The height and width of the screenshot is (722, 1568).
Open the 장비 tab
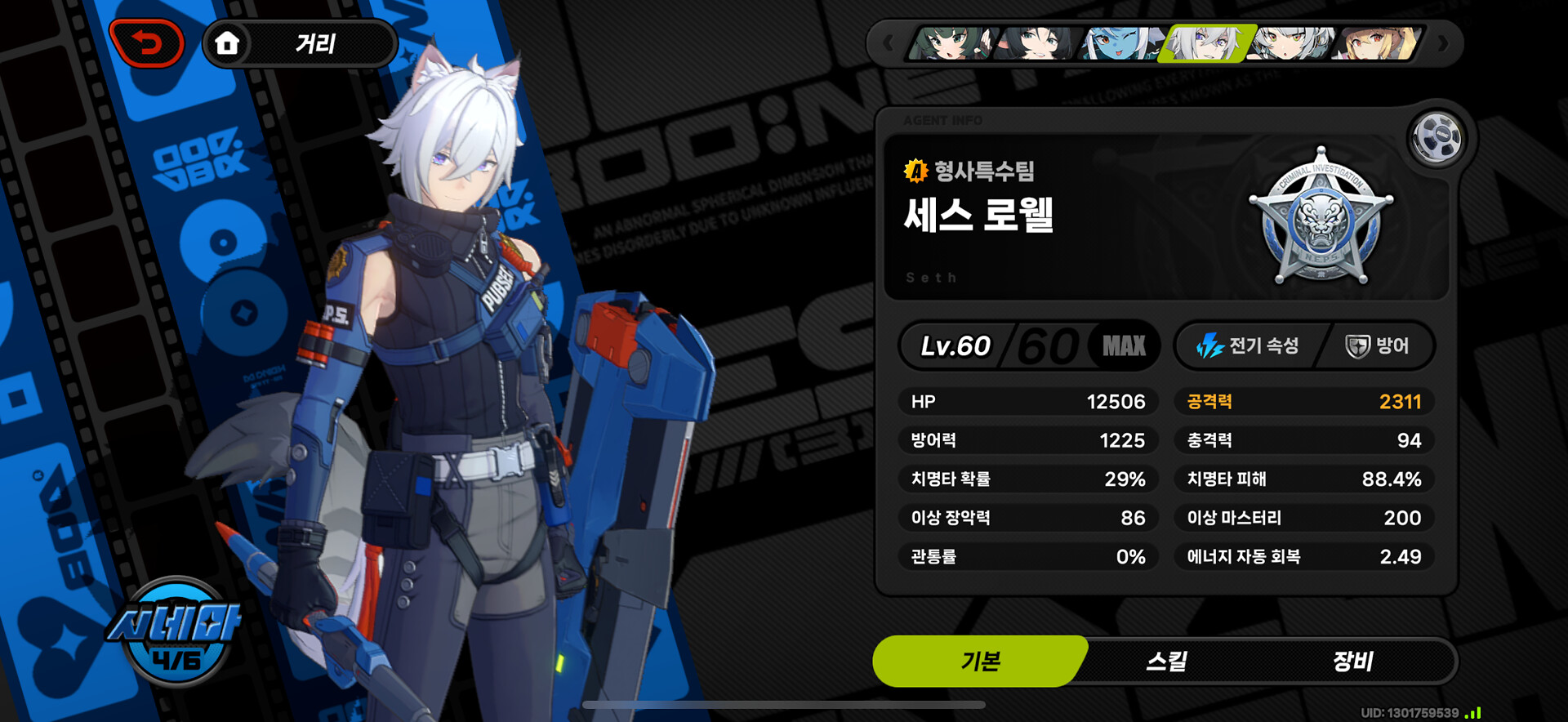(1352, 661)
